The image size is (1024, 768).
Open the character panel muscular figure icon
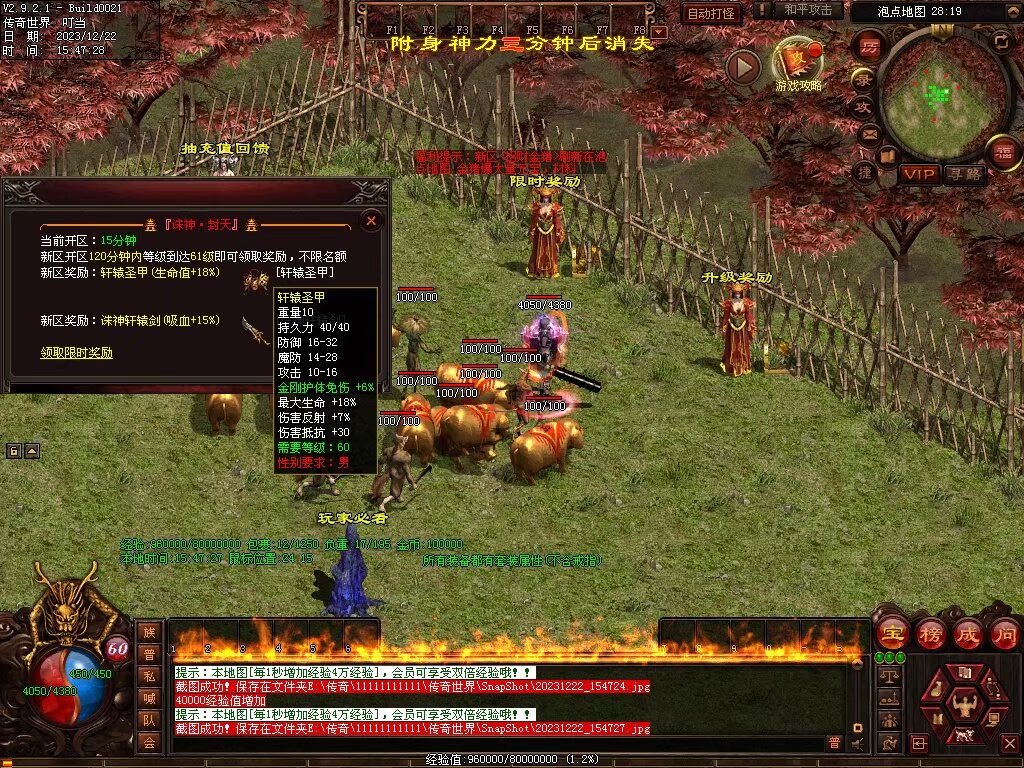pos(966,705)
